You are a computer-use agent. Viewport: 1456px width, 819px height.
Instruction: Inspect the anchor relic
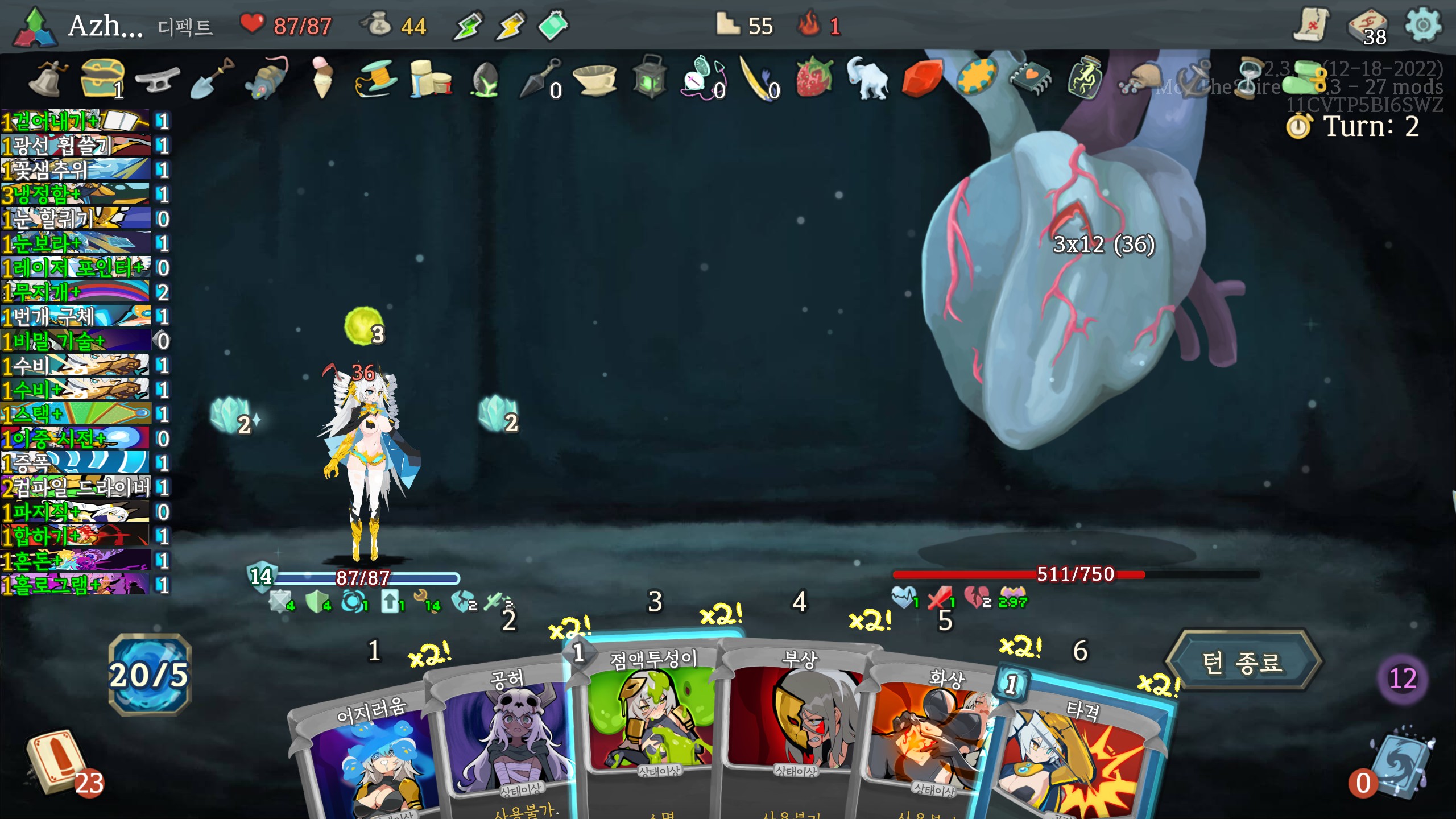click(1196, 78)
